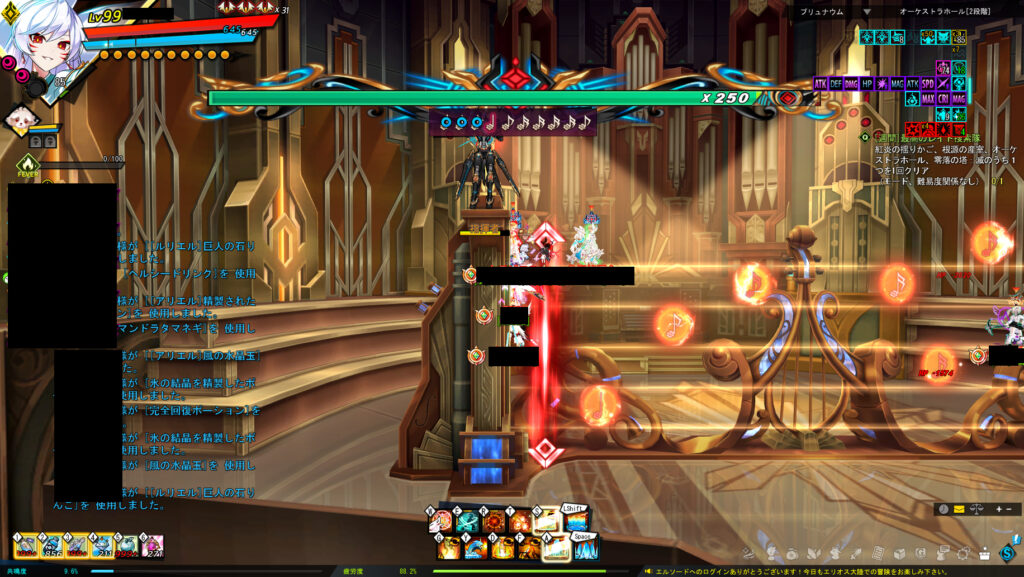Cast the LShift water wave skill
1024x577 pixels.
[x=577, y=522]
